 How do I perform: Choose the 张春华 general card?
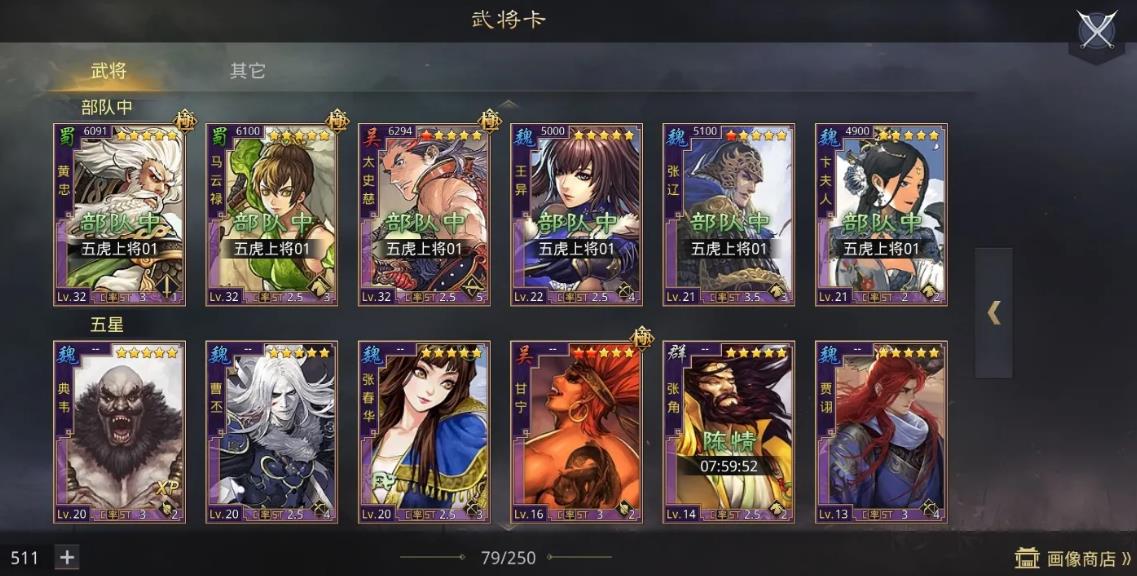pos(423,432)
